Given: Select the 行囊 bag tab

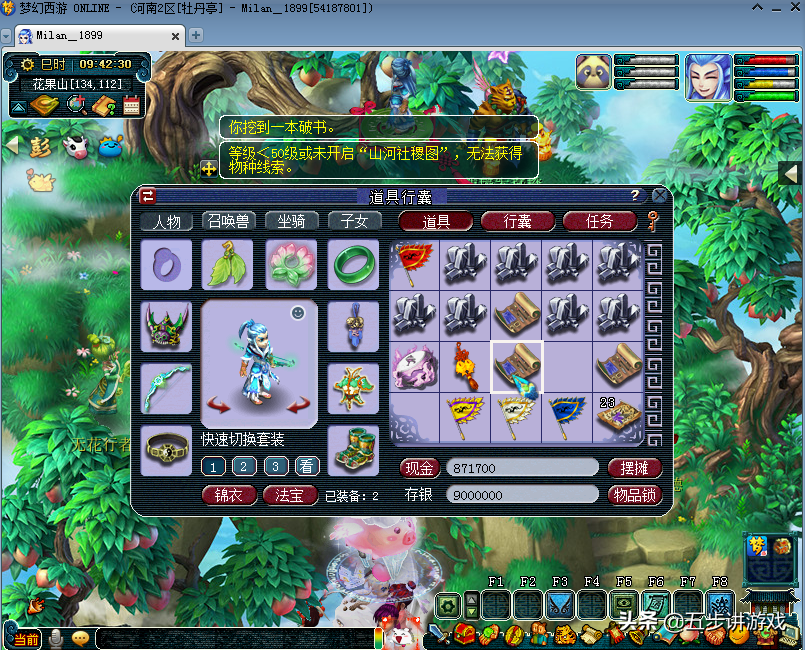Looking at the screenshot, I should (517, 221).
